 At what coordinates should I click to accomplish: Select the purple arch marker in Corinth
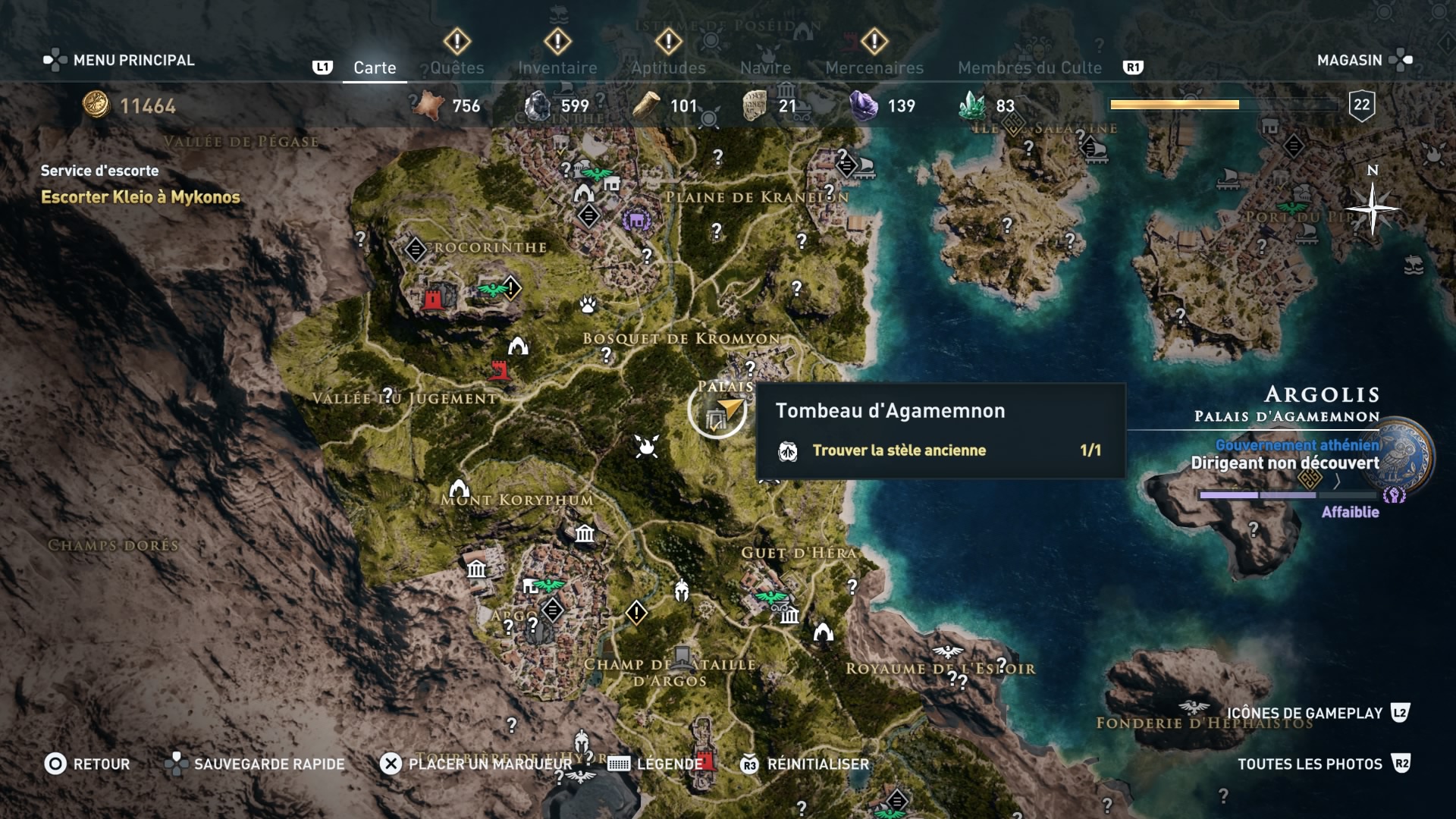[x=636, y=221]
